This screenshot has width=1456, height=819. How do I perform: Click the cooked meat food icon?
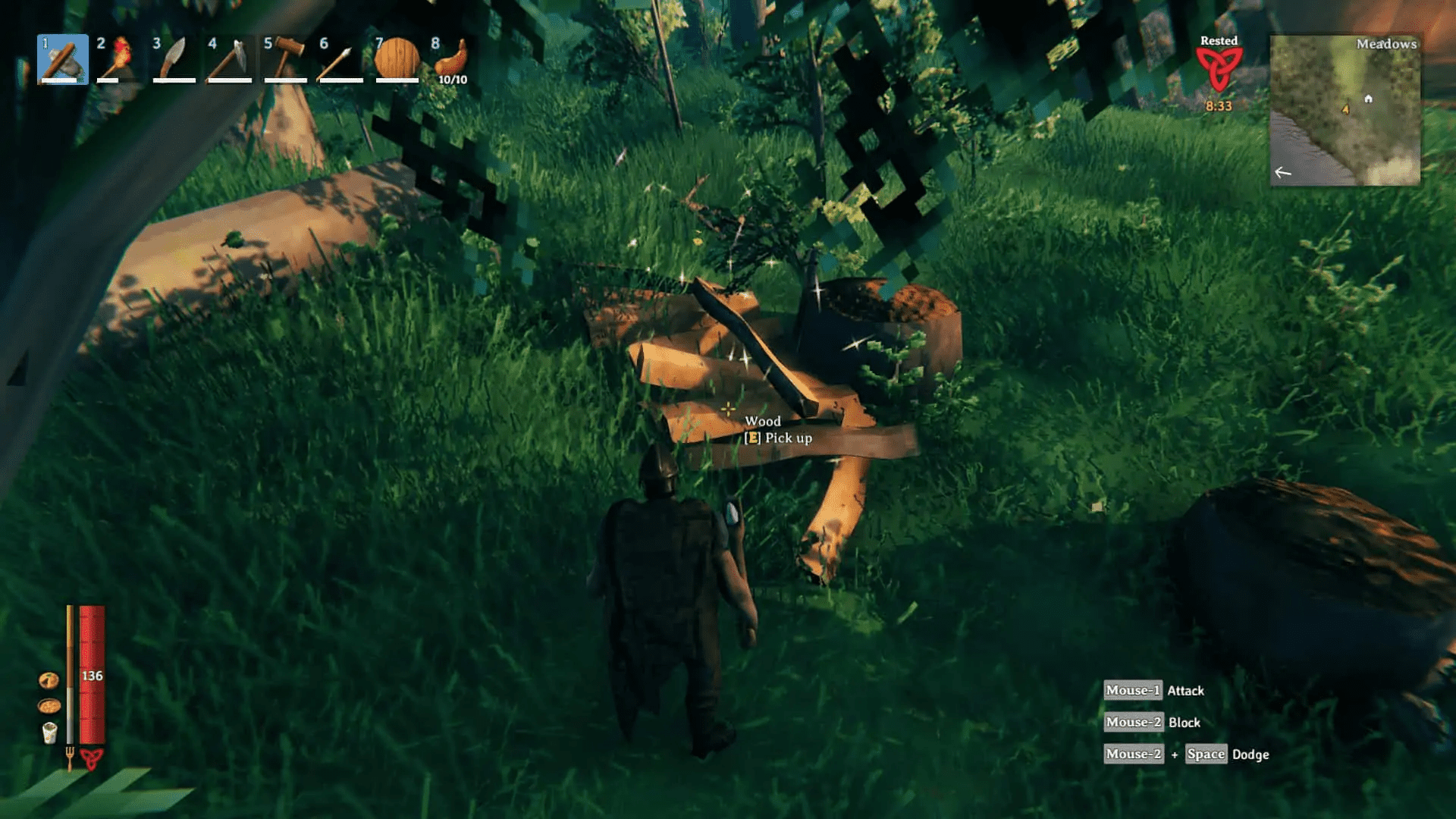pyautogui.click(x=47, y=682)
